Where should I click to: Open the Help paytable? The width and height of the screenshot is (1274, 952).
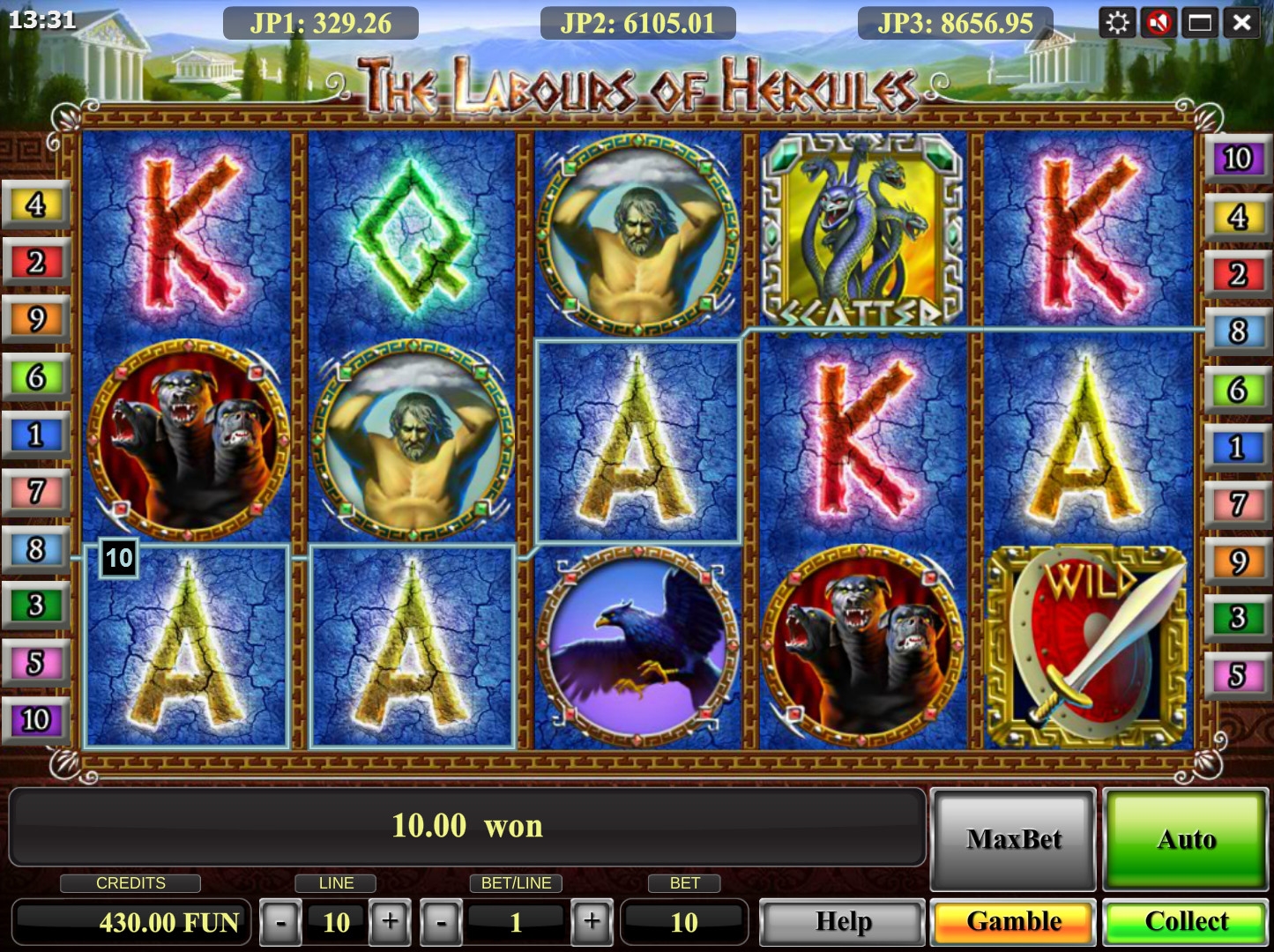point(843,921)
